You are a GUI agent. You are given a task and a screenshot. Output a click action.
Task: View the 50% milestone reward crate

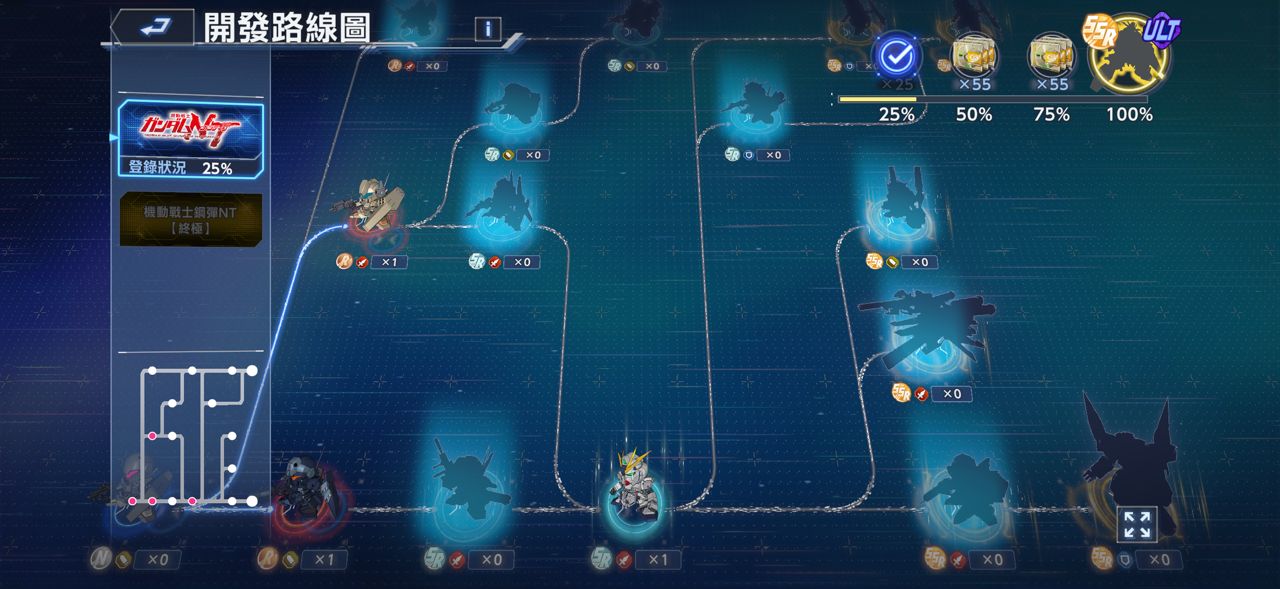point(973,56)
